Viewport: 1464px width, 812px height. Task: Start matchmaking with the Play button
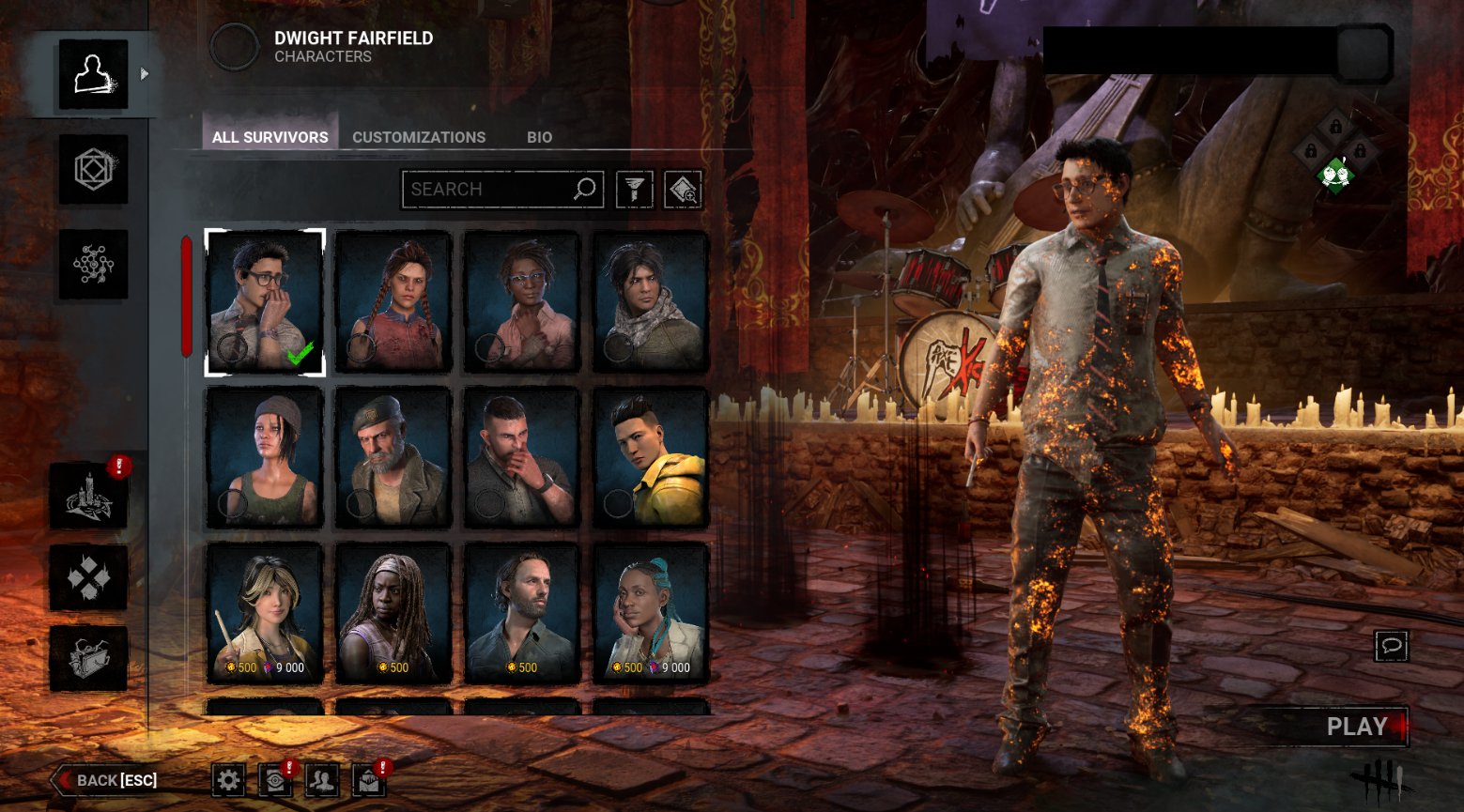[1355, 727]
